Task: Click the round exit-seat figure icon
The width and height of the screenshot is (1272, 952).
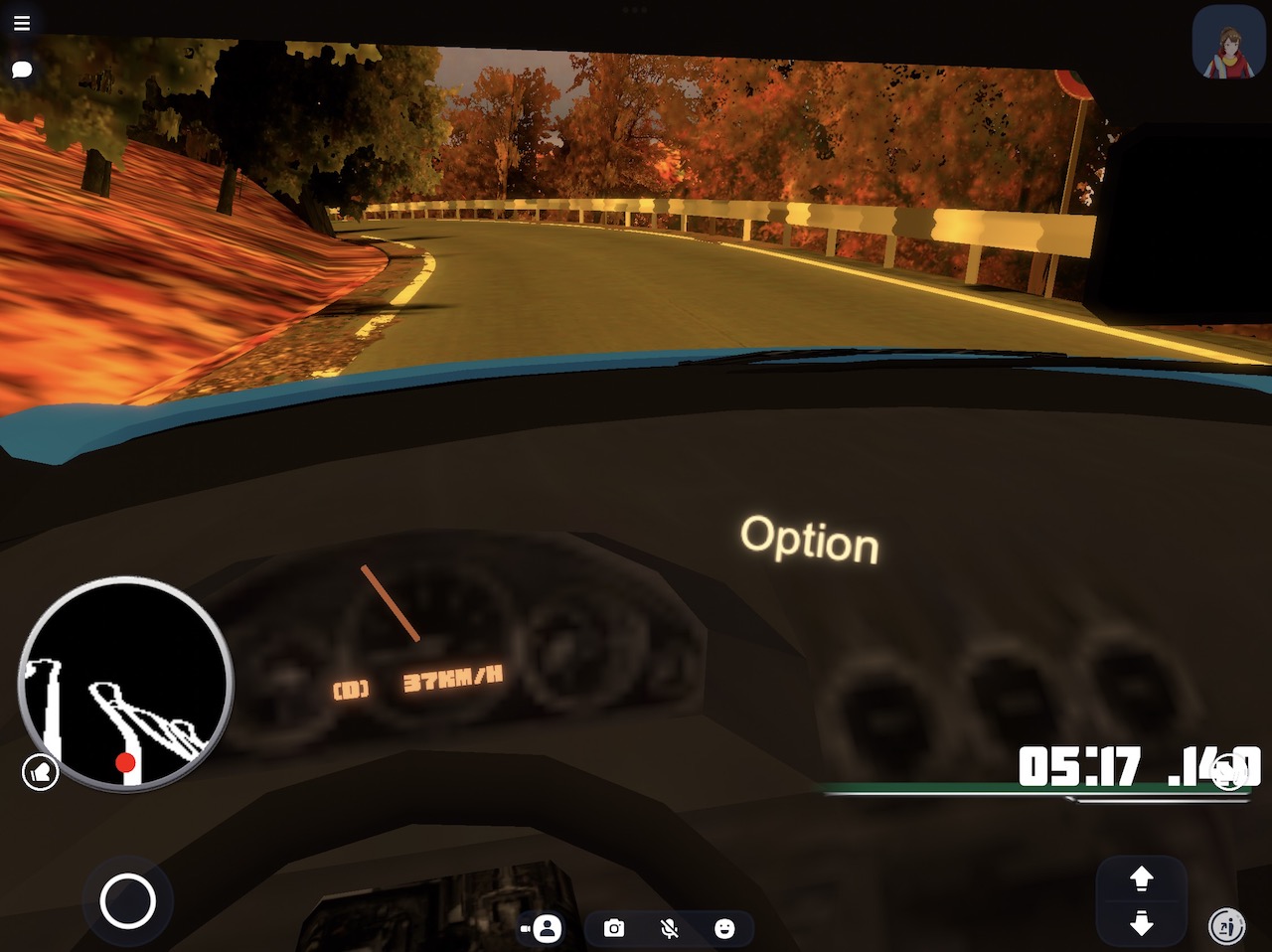Action: pos(1228,926)
